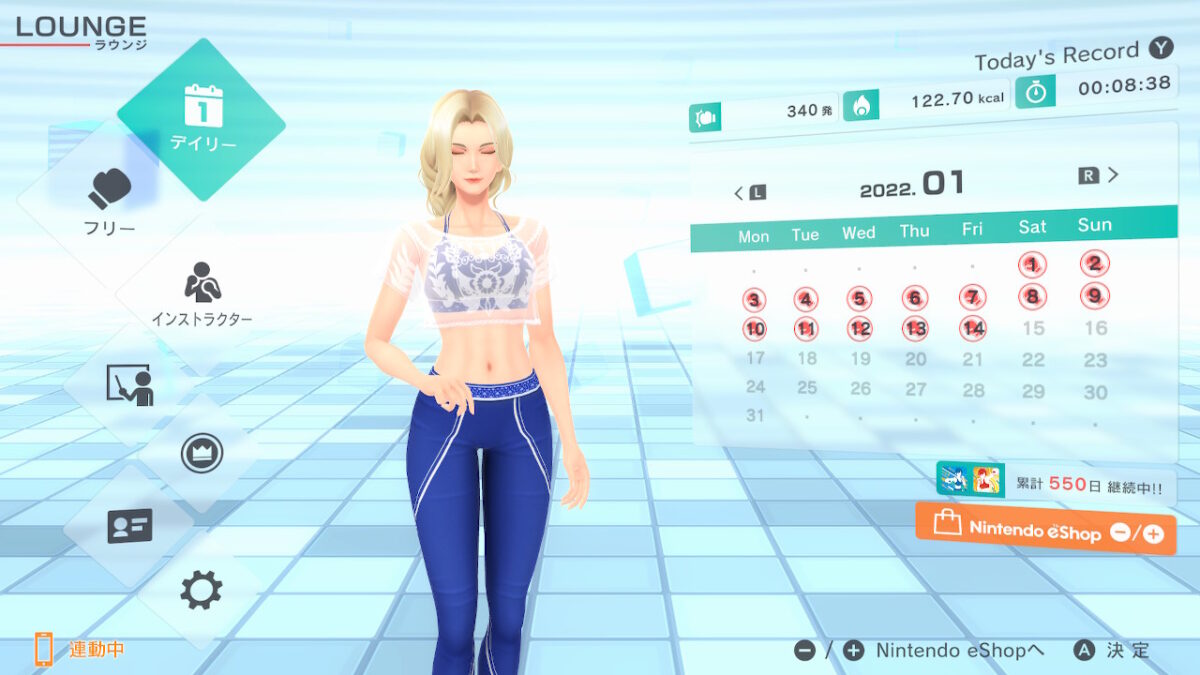Open the orange Nintendo eShop banner
This screenshot has width=1200, height=675.
(x=1045, y=528)
